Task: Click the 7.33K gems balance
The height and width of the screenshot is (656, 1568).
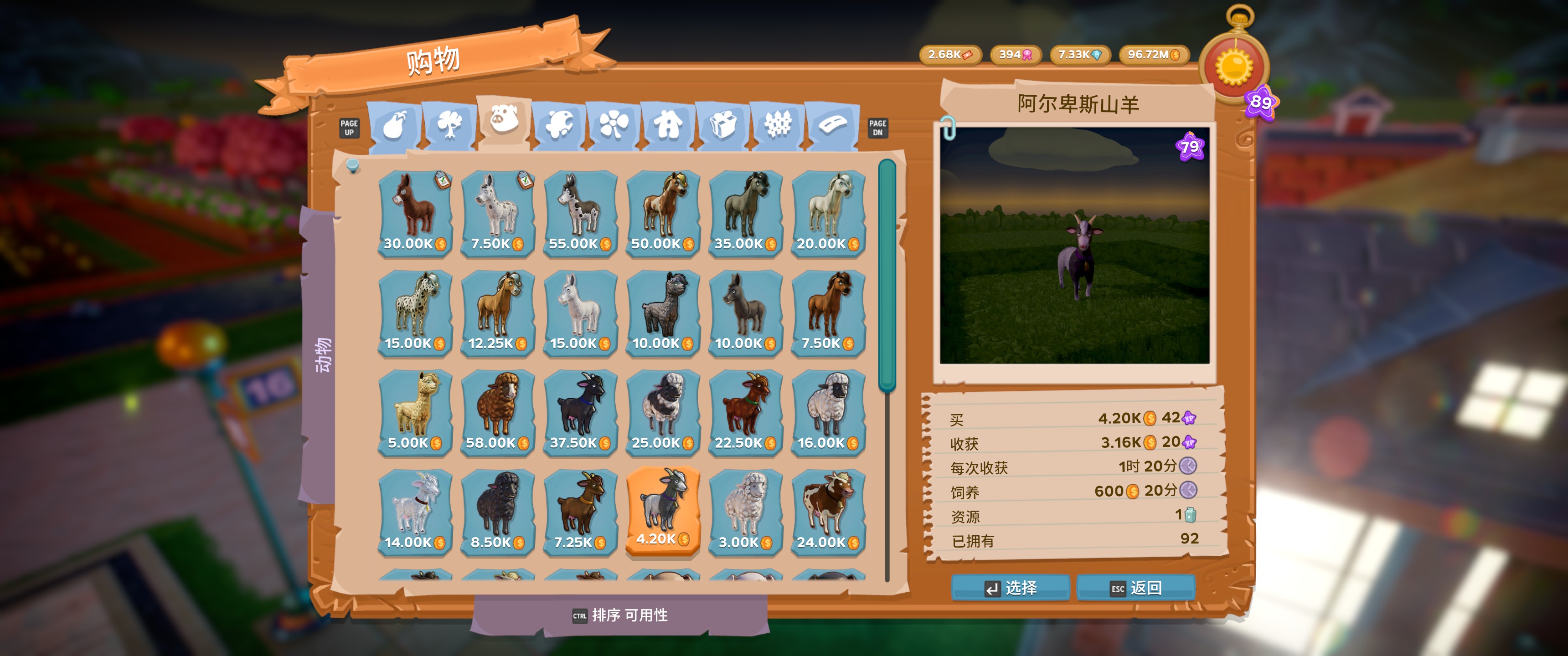Action: click(1082, 56)
